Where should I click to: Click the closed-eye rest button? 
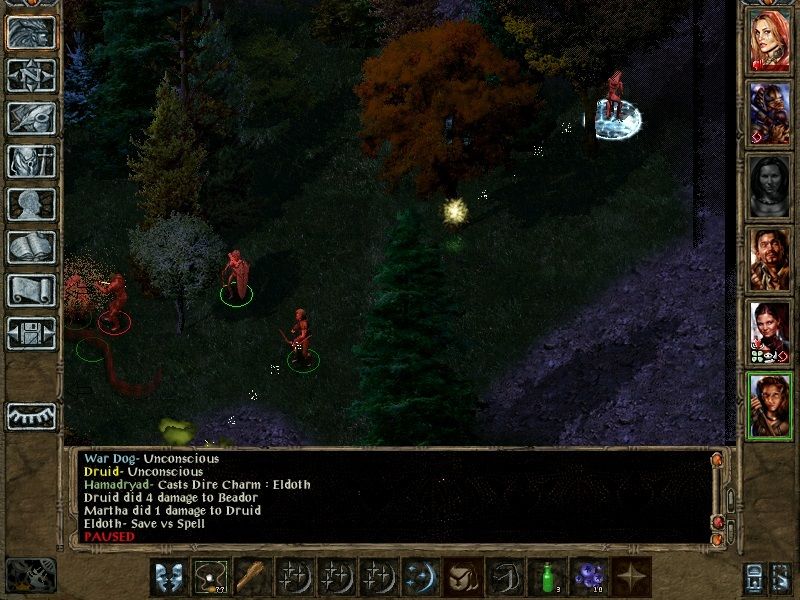(31, 415)
